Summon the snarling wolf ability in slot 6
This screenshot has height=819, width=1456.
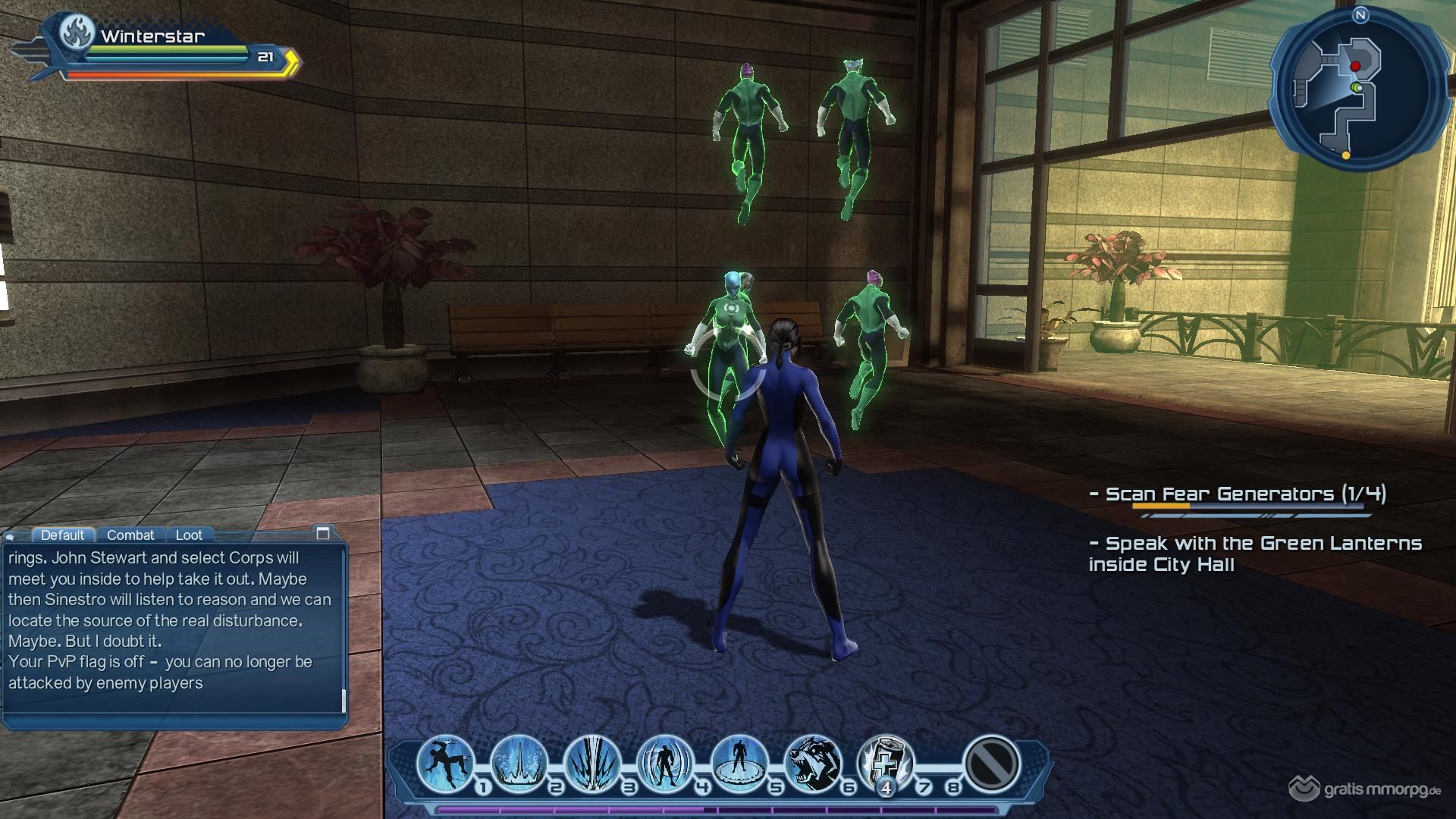pos(812,762)
